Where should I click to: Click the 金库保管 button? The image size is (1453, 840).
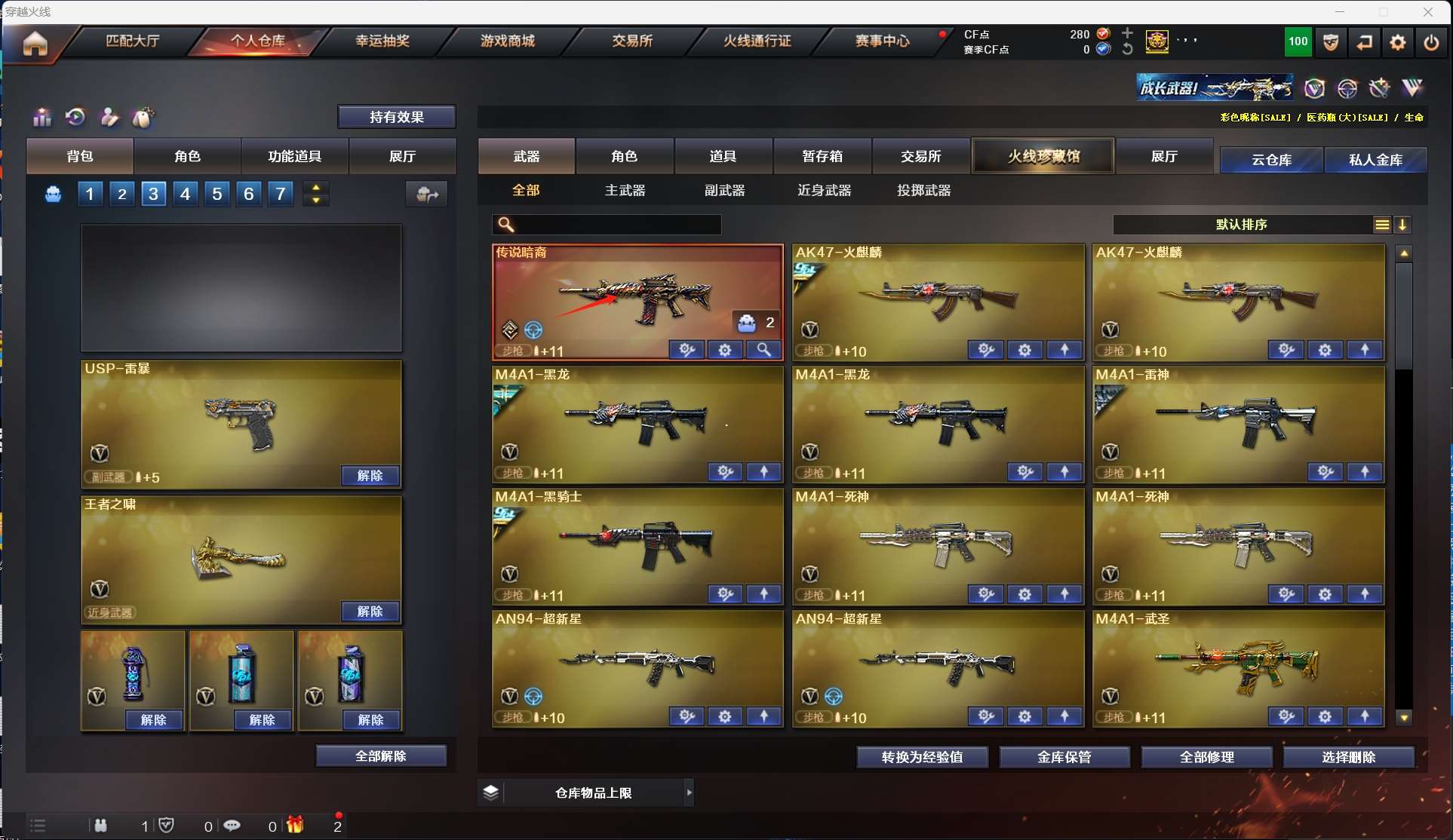[1064, 757]
